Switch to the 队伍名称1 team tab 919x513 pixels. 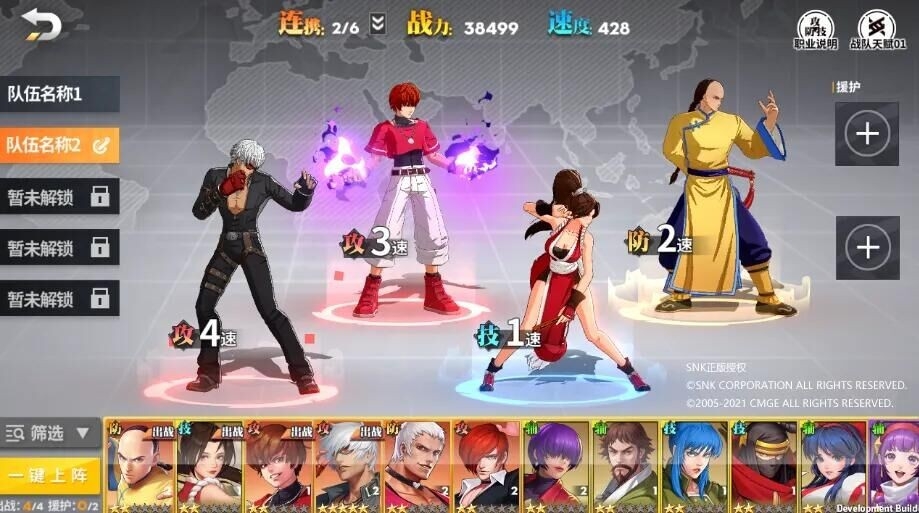(x=58, y=95)
